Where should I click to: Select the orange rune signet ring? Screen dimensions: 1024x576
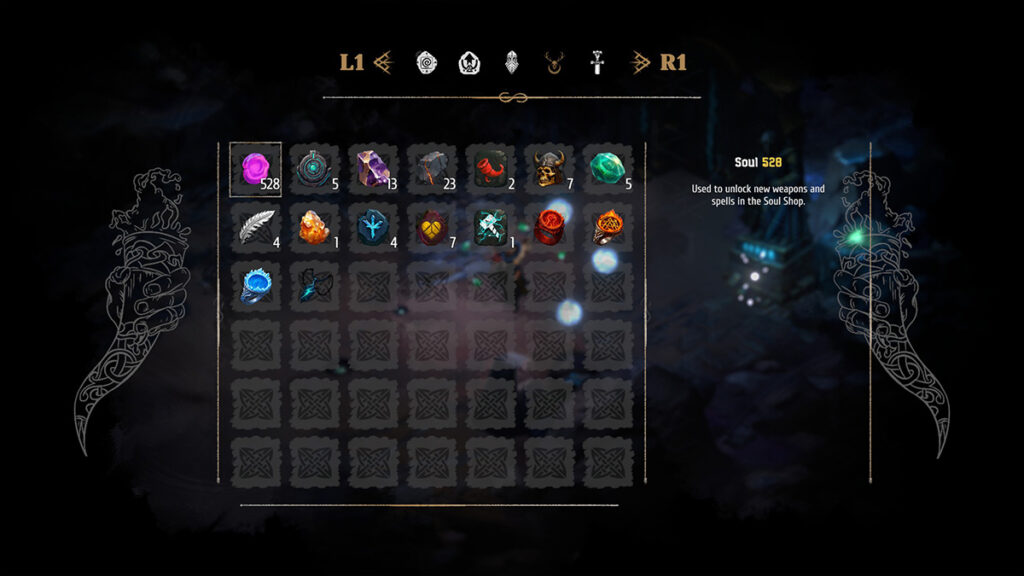(x=607, y=227)
